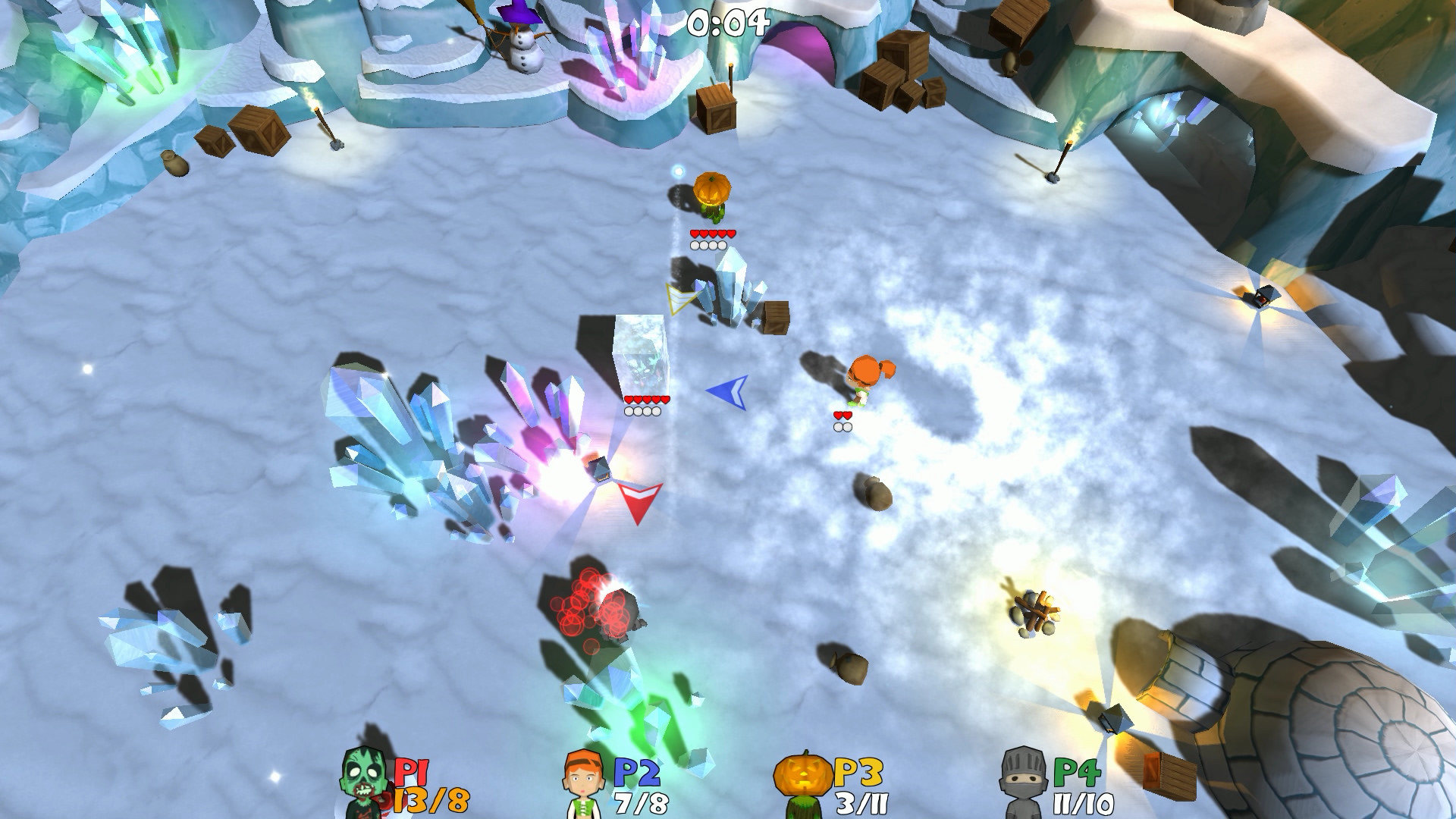
Task: Expand the igloo in the bottom-right corner
Action: point(1365,751)
